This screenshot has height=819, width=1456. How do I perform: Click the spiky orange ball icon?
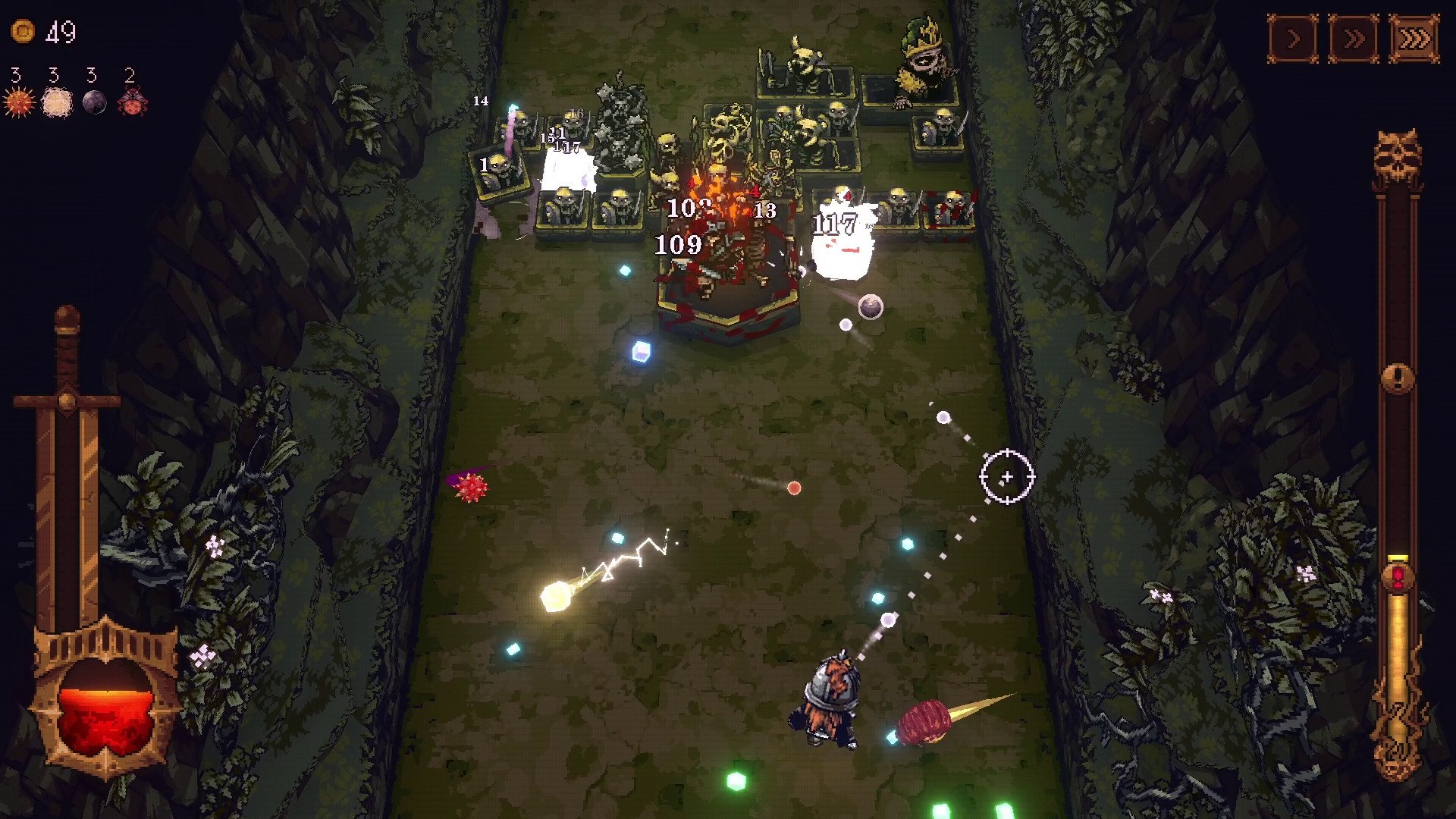click(19, 102)
